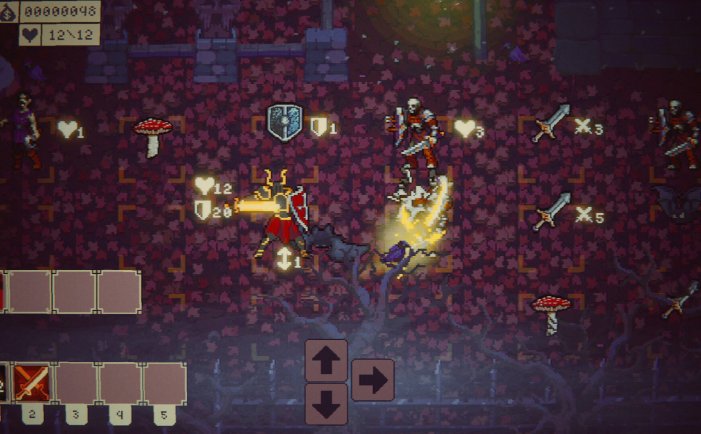
Task: Activate the crossed swords ability in slot 2
Action: [32, 383]
